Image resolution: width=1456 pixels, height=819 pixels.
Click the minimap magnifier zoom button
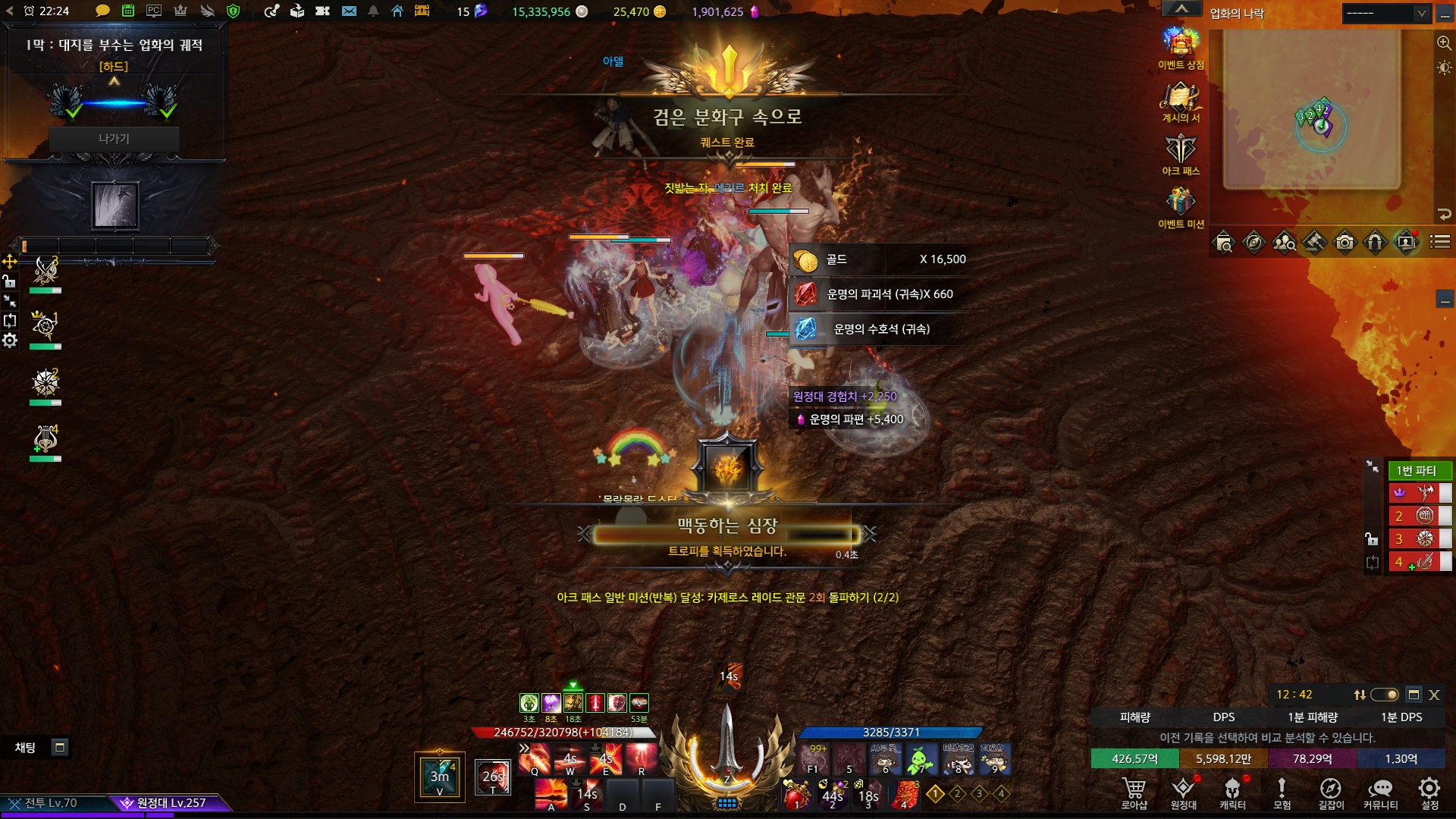point(1444,43)
